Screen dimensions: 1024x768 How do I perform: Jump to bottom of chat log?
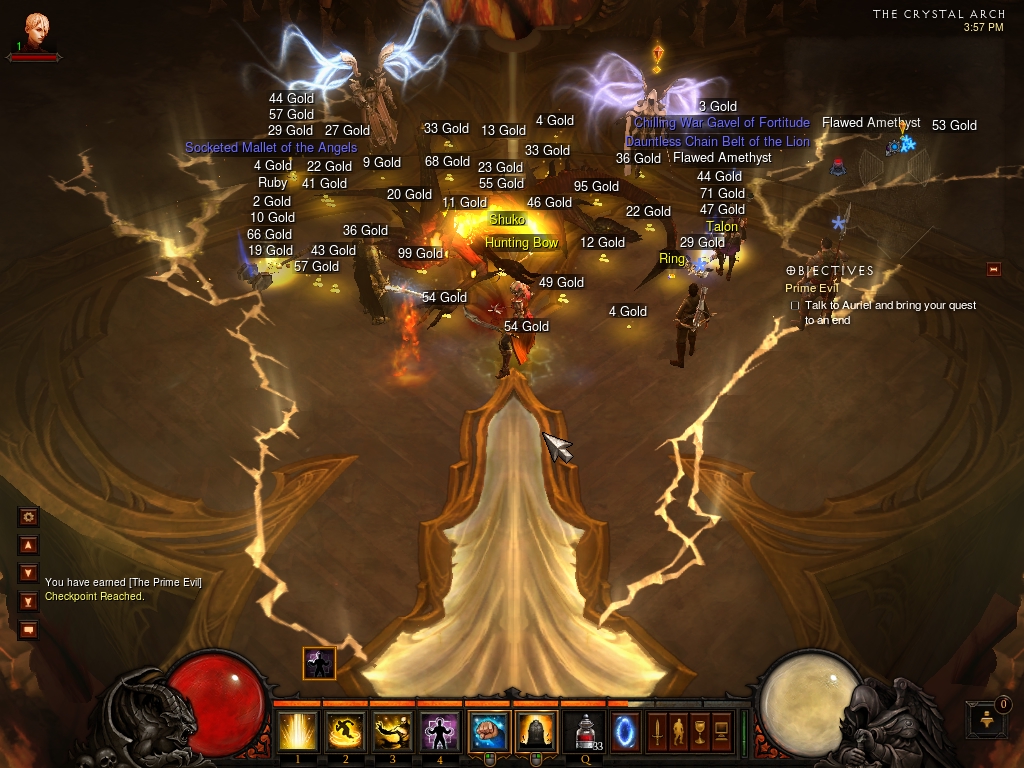pyautogui.click(x=28, y=601)
